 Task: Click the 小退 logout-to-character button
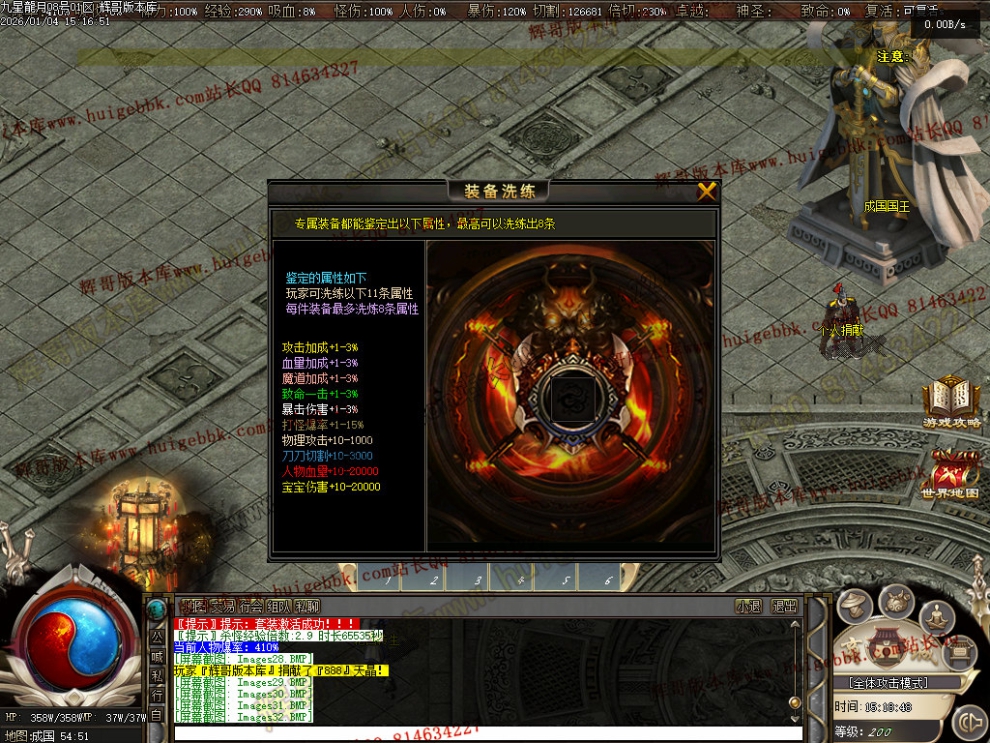click(x=748, y=605)
